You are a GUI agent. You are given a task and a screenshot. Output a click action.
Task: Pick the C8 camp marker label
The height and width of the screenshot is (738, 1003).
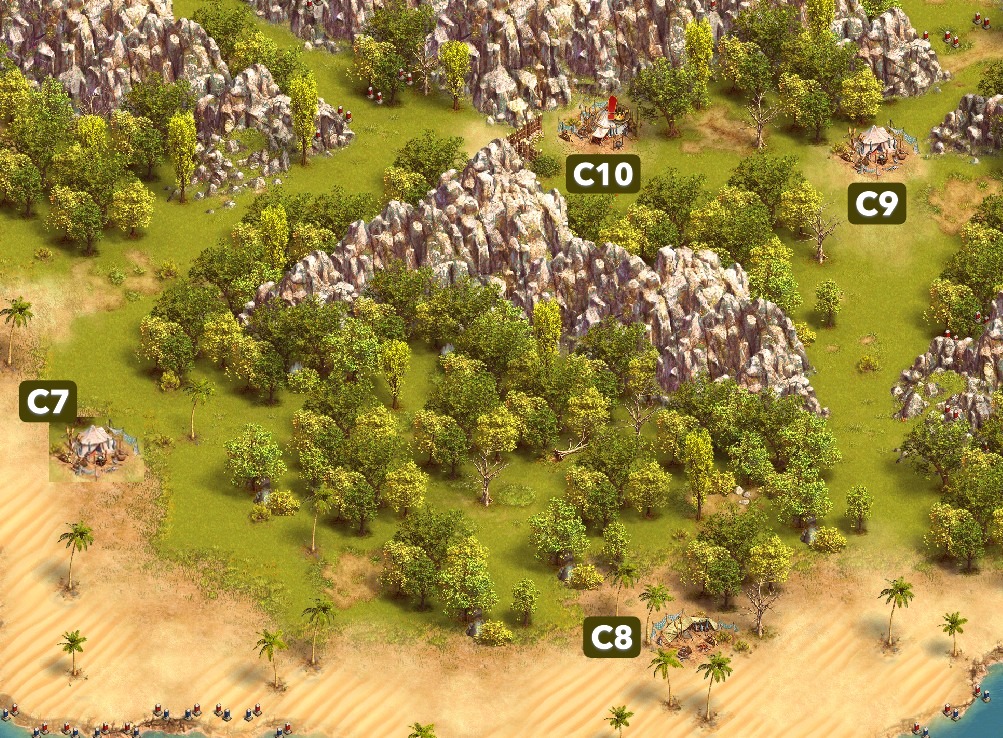coord(611,636)
